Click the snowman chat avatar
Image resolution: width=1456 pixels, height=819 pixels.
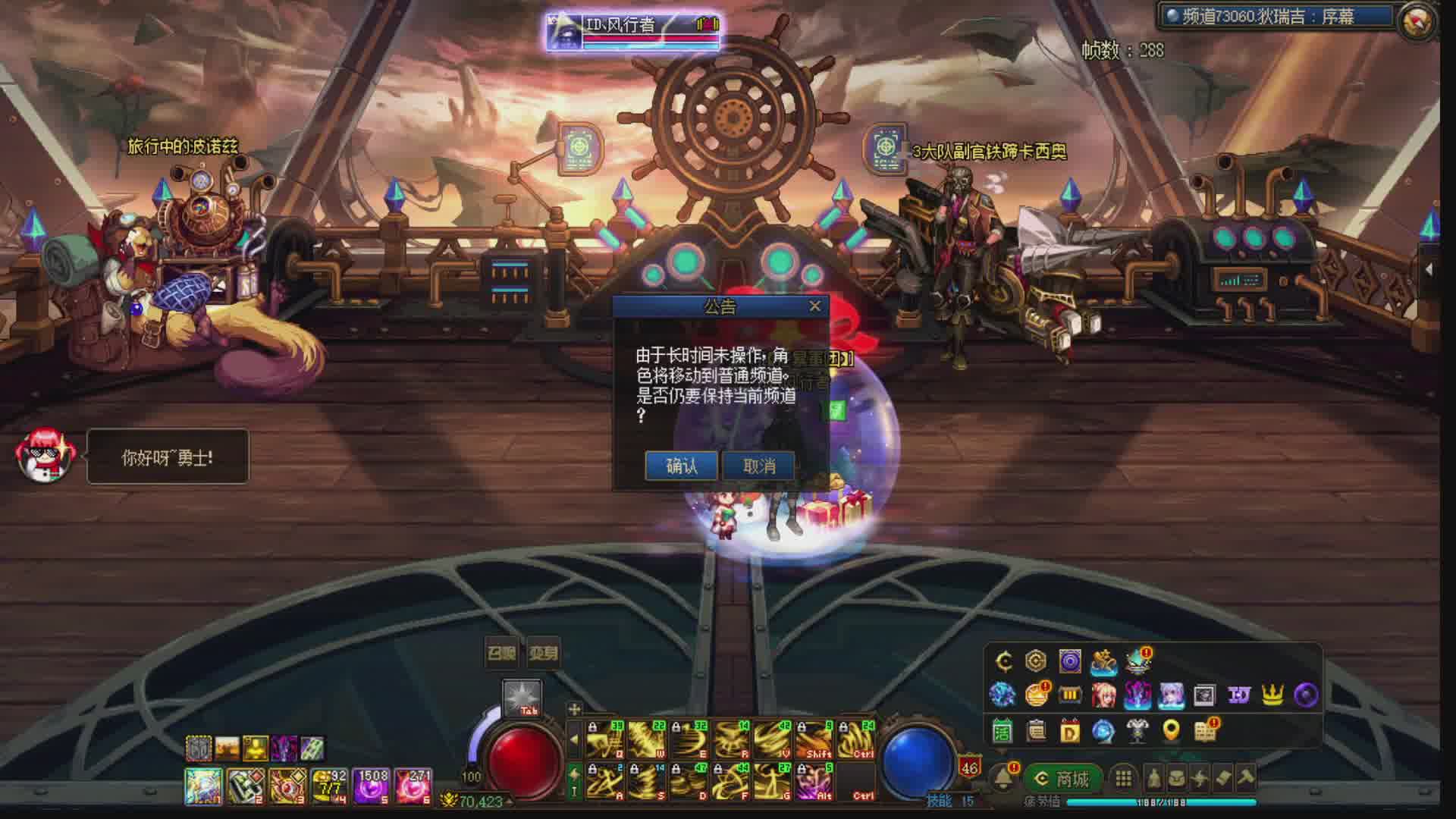click(45, 455)
